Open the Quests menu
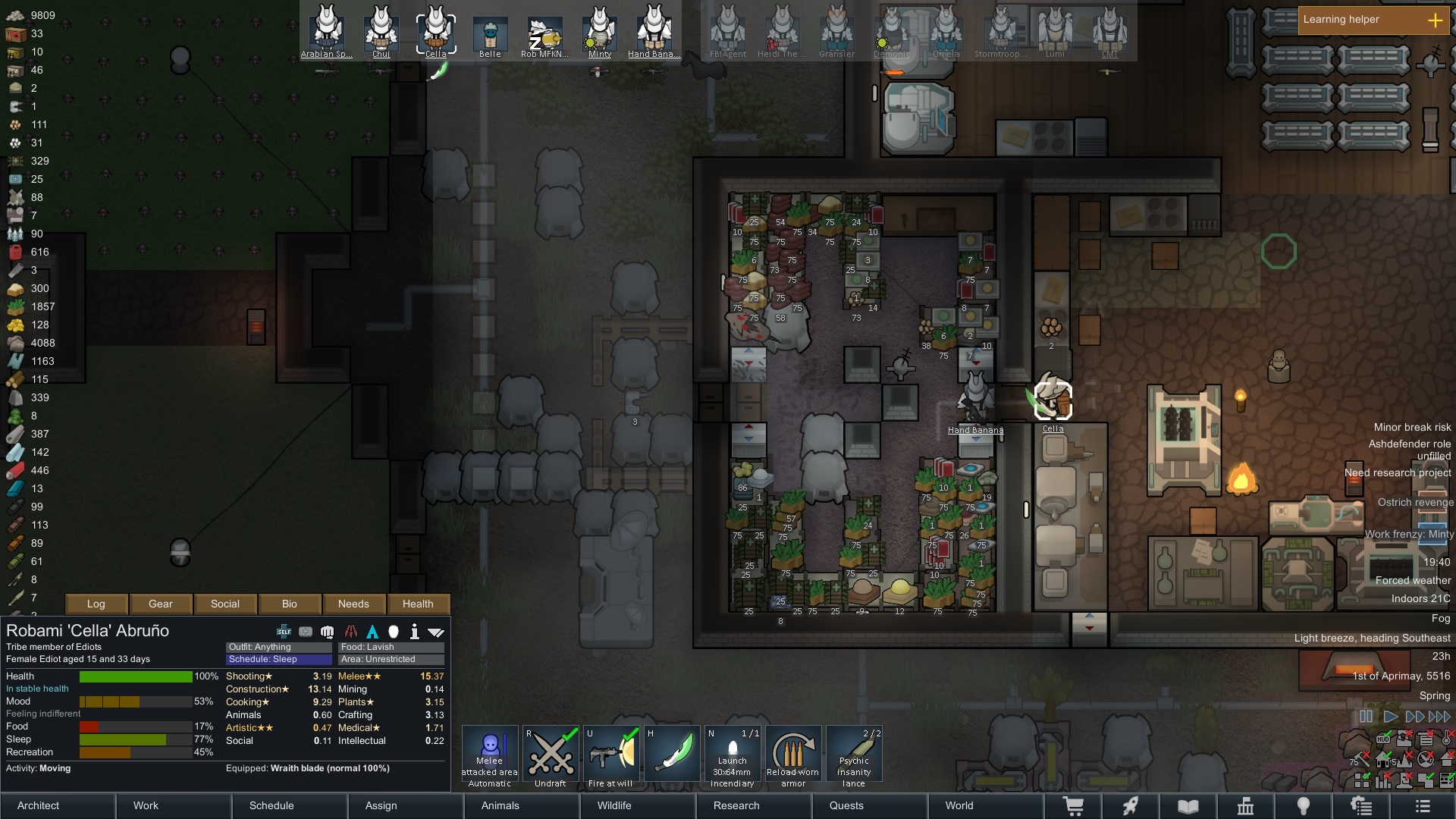The height and width of the screenshot is (819, 1456). click(869, 805)
